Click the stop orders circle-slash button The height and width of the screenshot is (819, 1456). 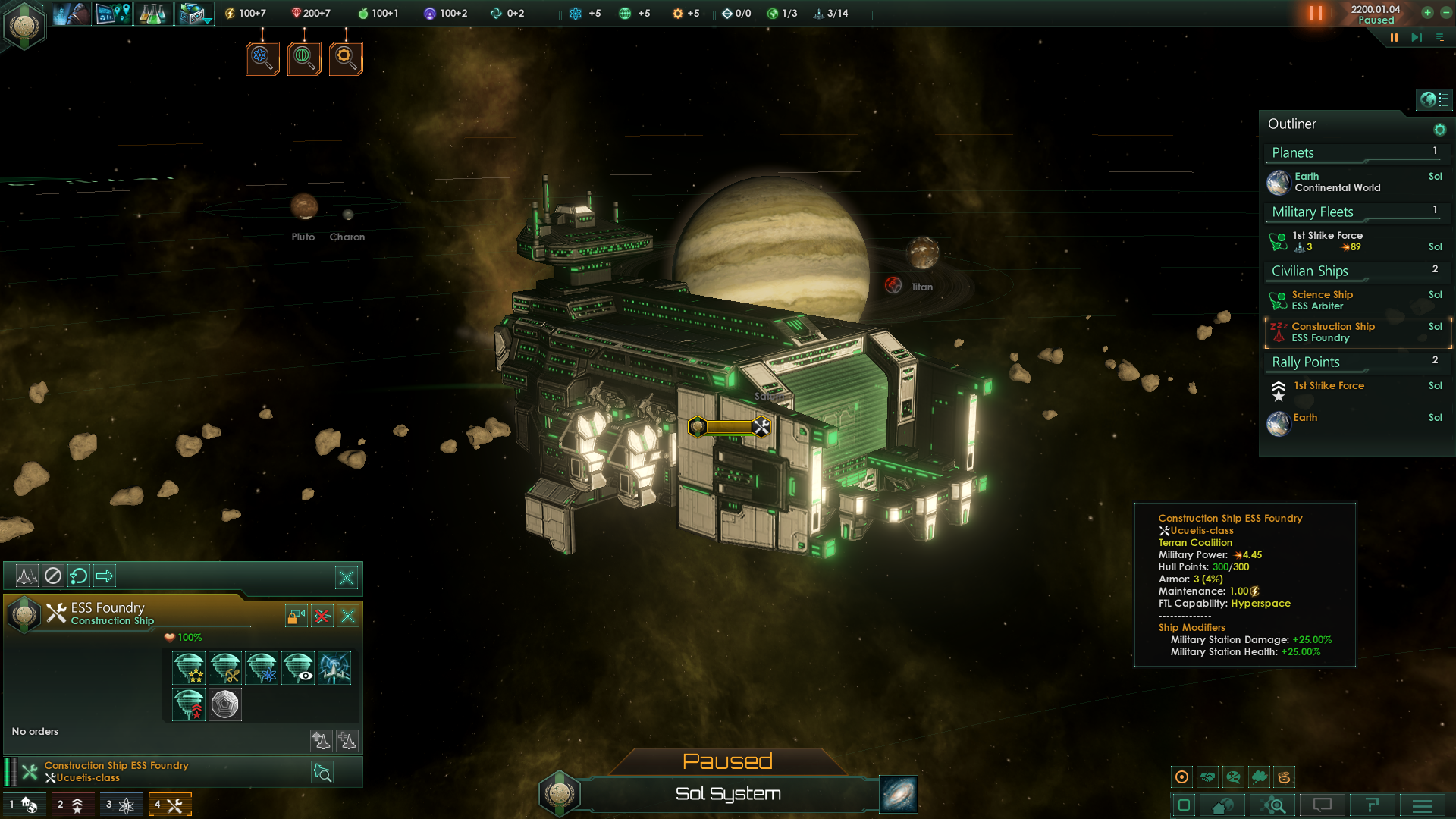(x=53, y=576)
